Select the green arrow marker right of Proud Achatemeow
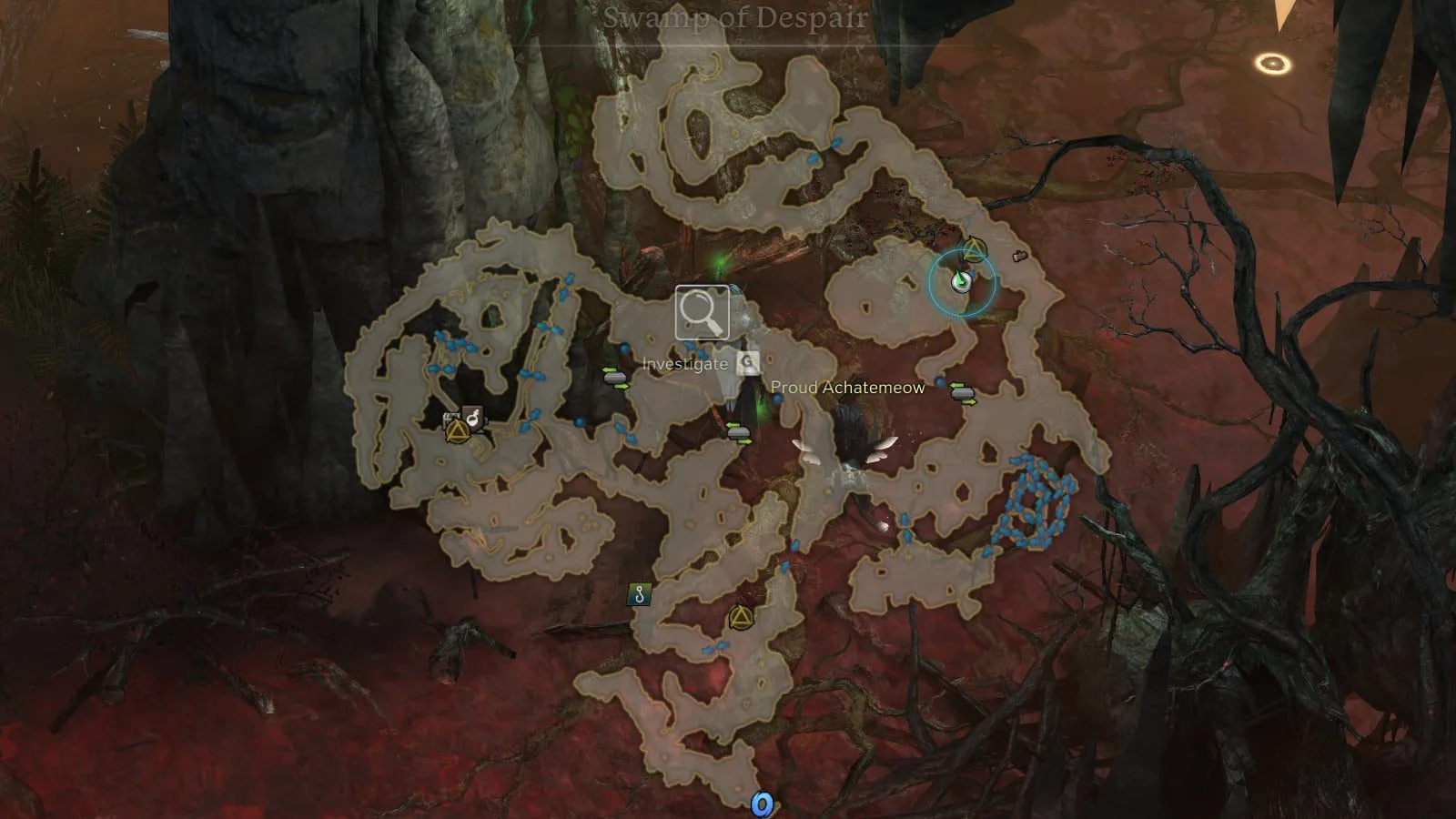The image size is (1456, 819). click(x=963, y=394)
